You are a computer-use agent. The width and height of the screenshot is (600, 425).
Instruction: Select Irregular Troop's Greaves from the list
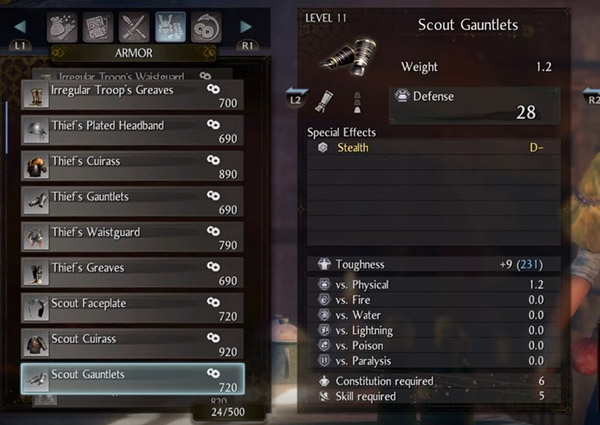131,96
